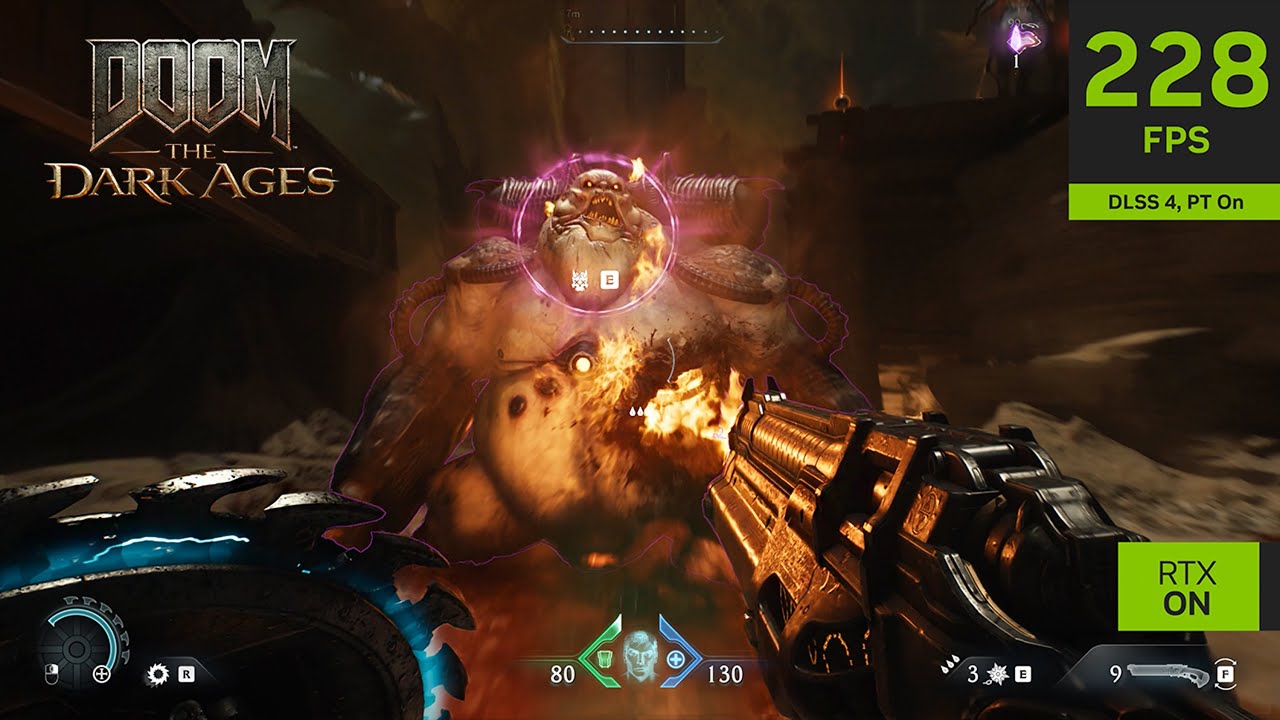Click the green RTX ON badge
The width and height of the screenshot is (1280, 720).
coord(1185,588)
